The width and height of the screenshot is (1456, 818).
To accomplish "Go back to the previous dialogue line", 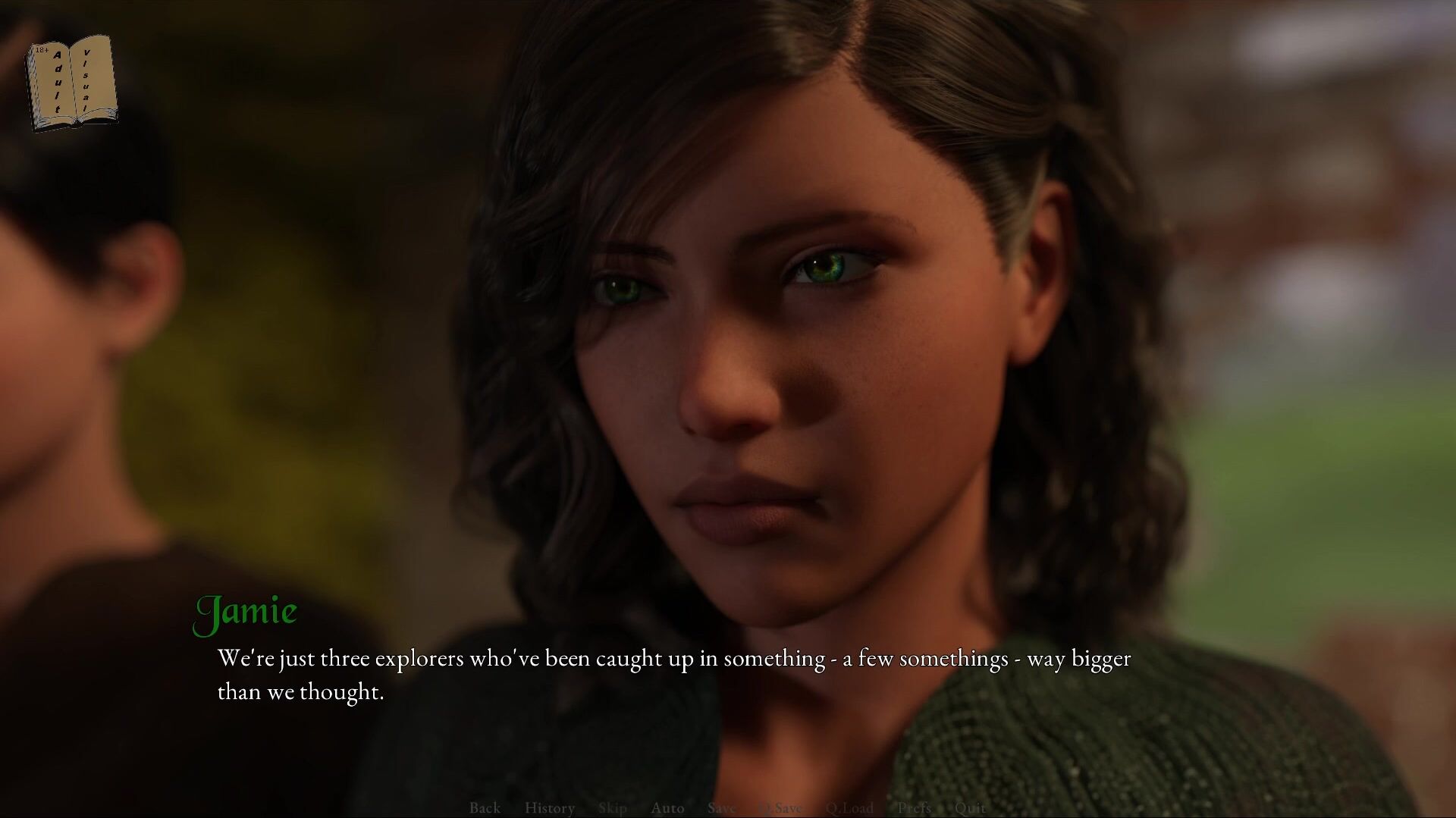I will click(485, 807).
